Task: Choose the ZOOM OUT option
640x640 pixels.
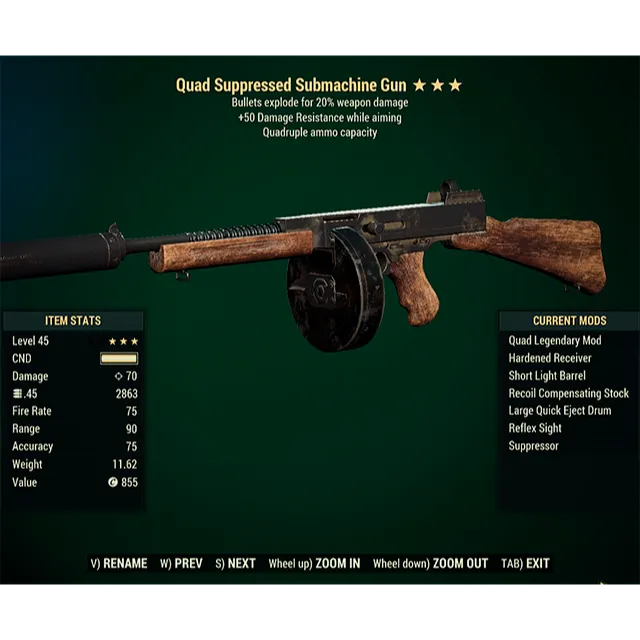Action: 430,563
